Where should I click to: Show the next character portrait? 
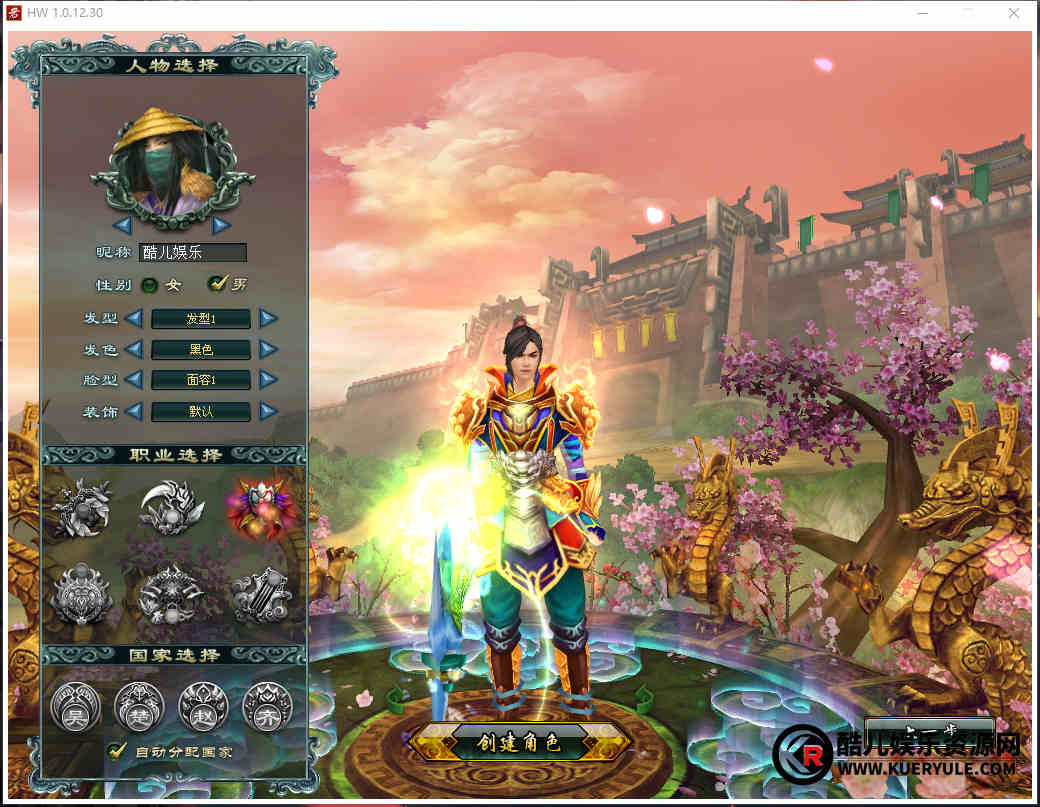click(x=221, y=225)
